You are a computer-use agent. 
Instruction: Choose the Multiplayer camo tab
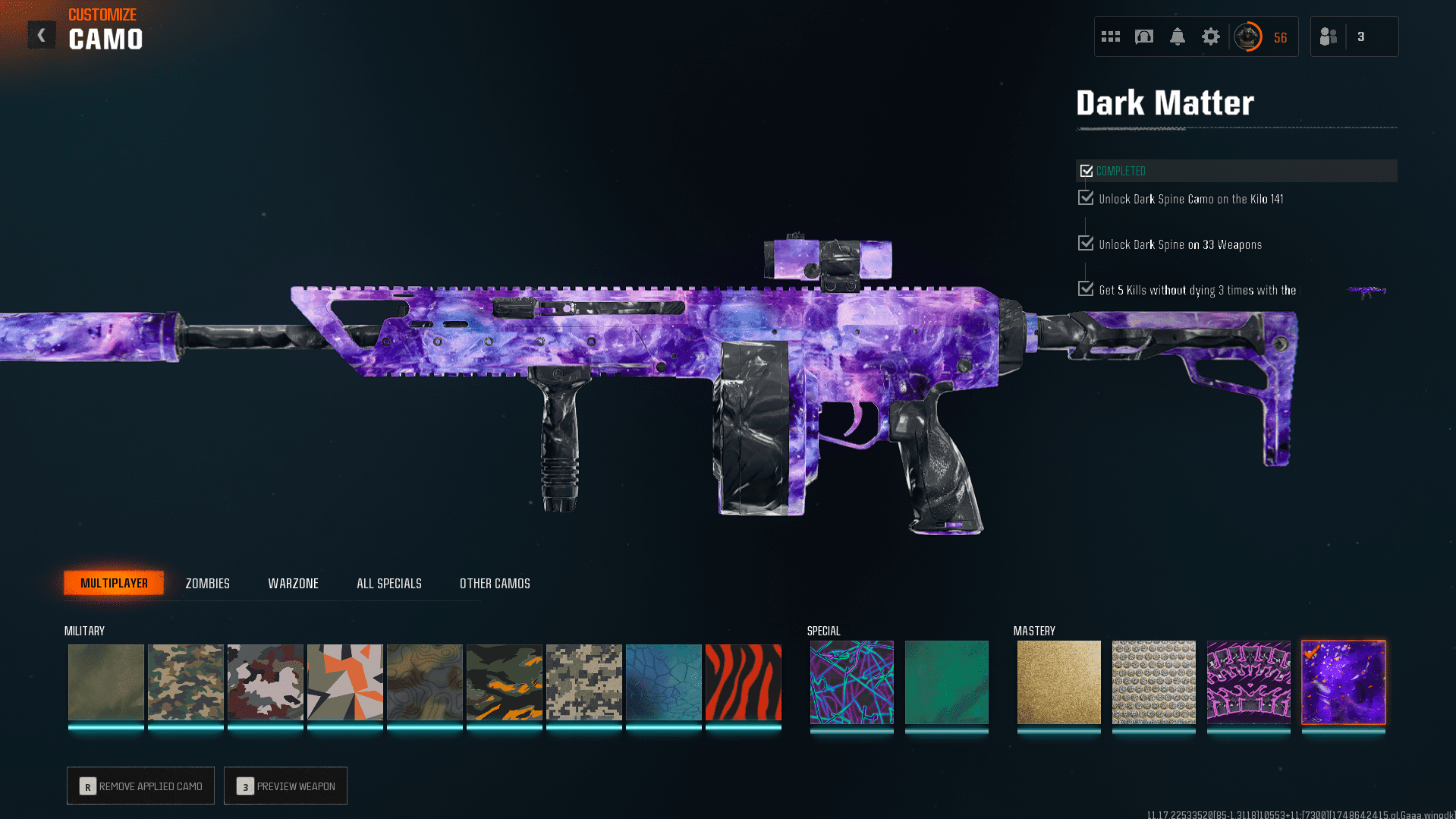tap(114, 583)
